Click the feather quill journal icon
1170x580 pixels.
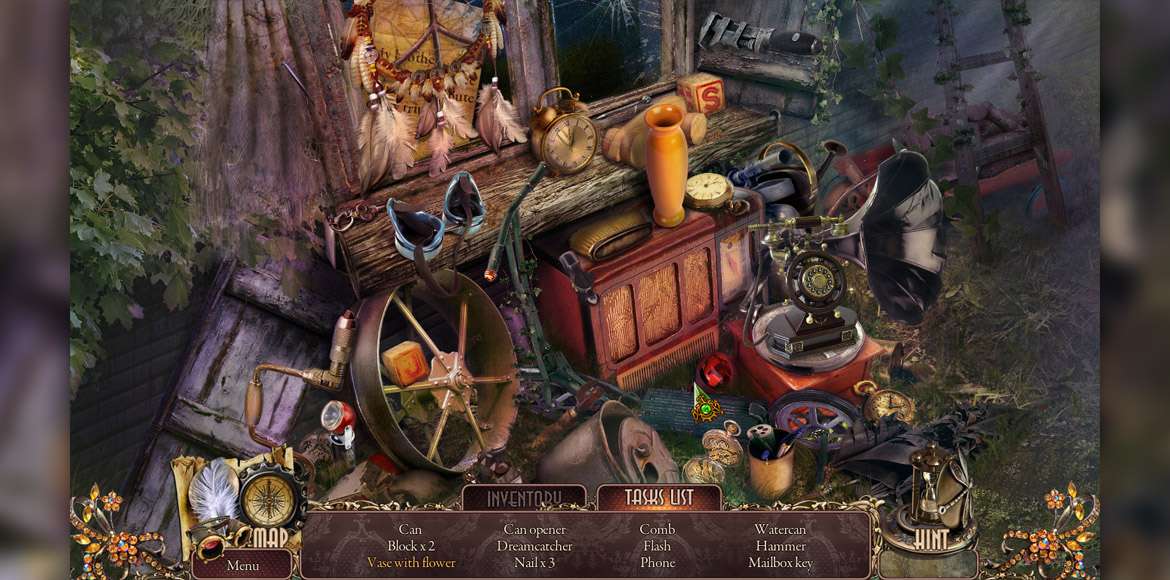pos(211,492)
